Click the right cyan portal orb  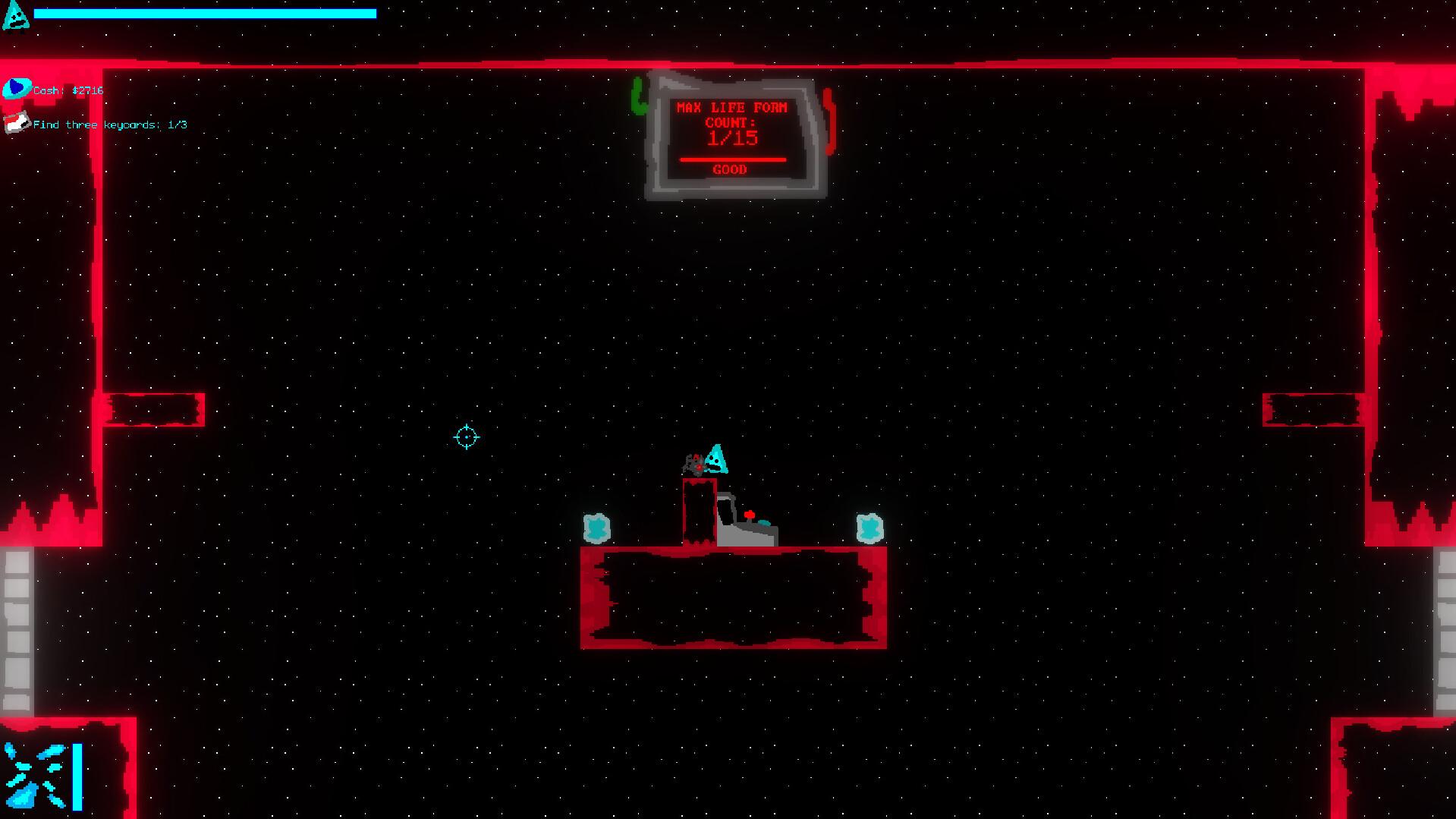870,525
